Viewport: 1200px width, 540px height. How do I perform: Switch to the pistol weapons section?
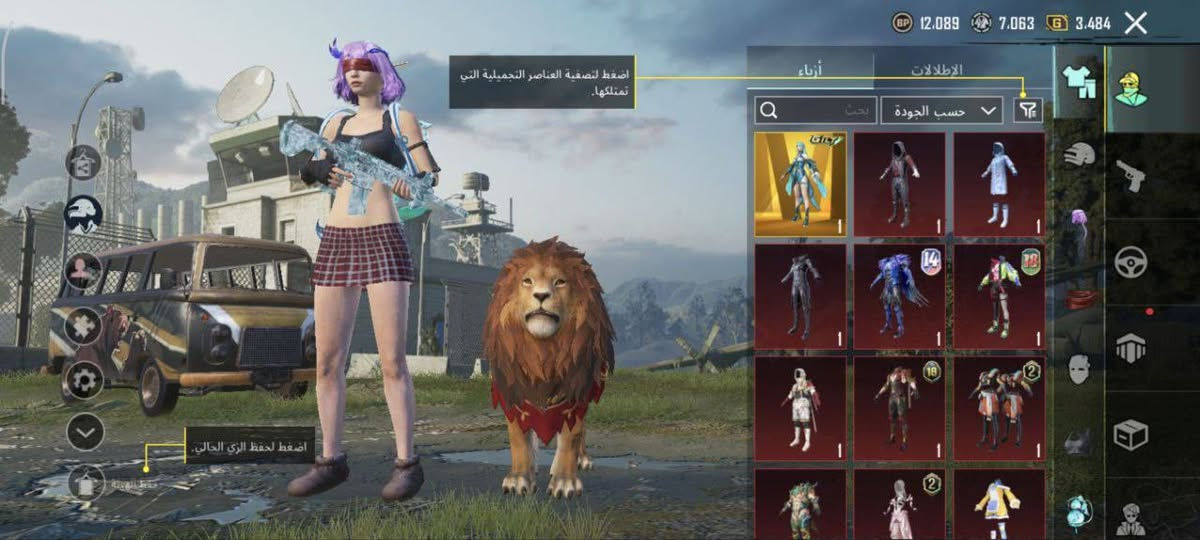point(1131,176)
